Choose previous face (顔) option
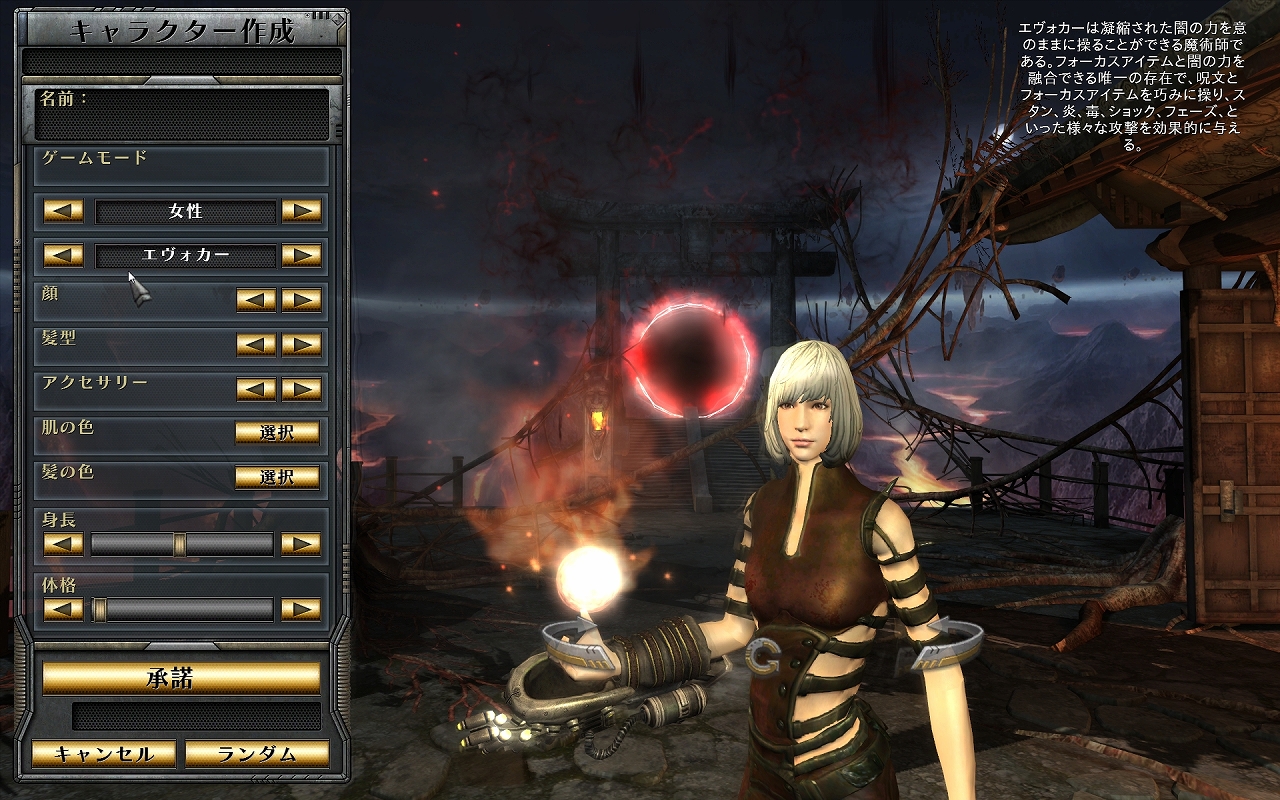The height and width of the screenshot is (800, 1280). 256,300
